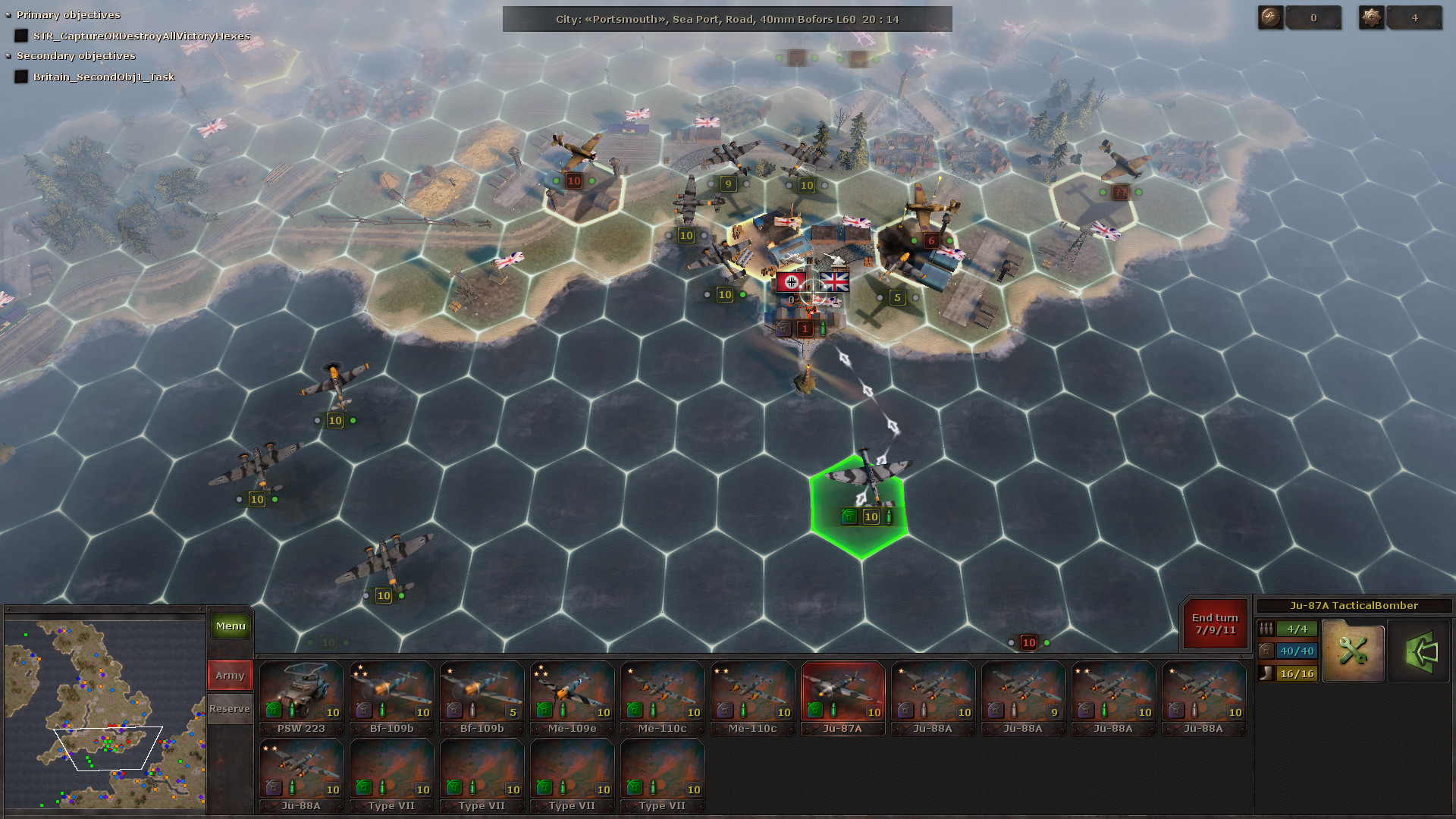Select the Army tab

pos(229,674)
